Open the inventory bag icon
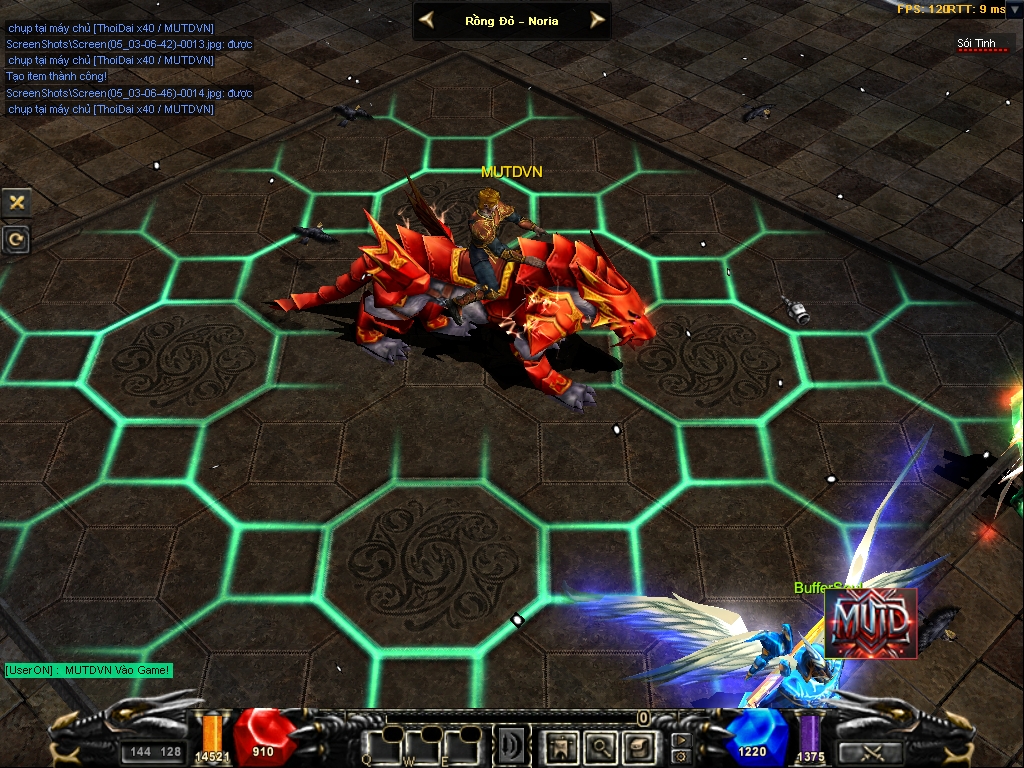The width and height of the screenshot is (1024, 768). (x=638, y=746)
